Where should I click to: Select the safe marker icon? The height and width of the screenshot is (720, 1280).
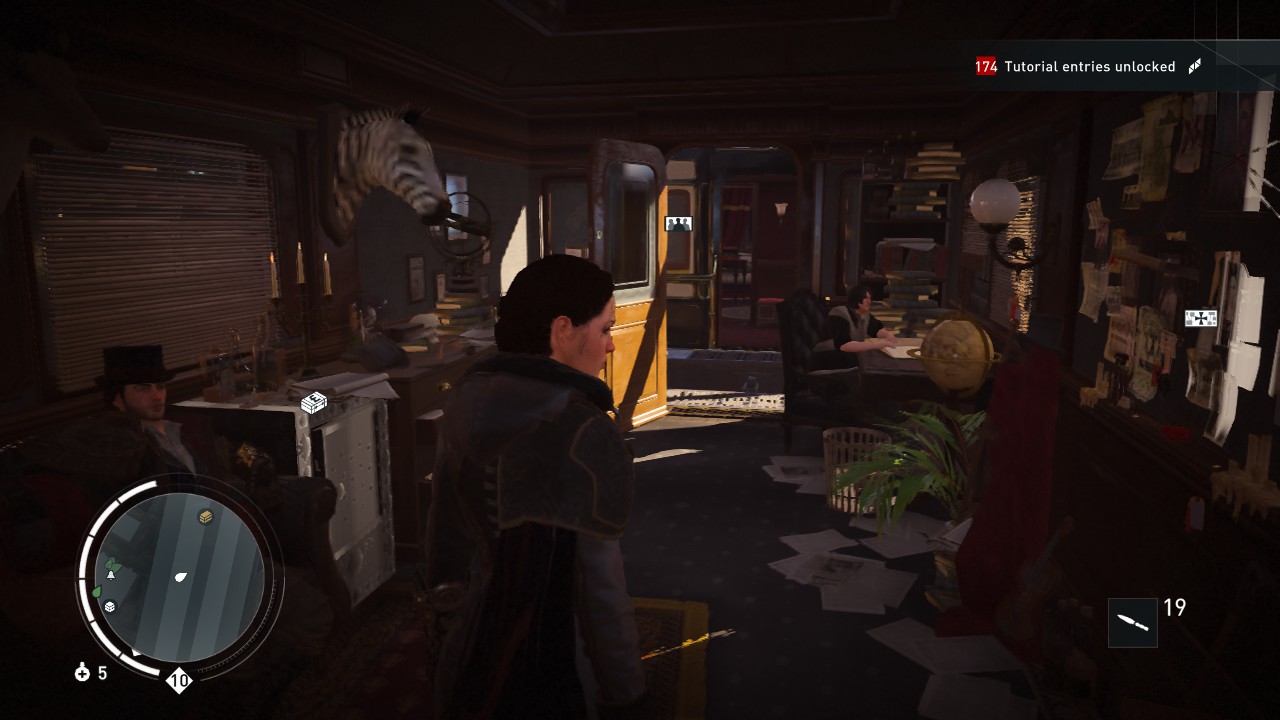(314, 403)
